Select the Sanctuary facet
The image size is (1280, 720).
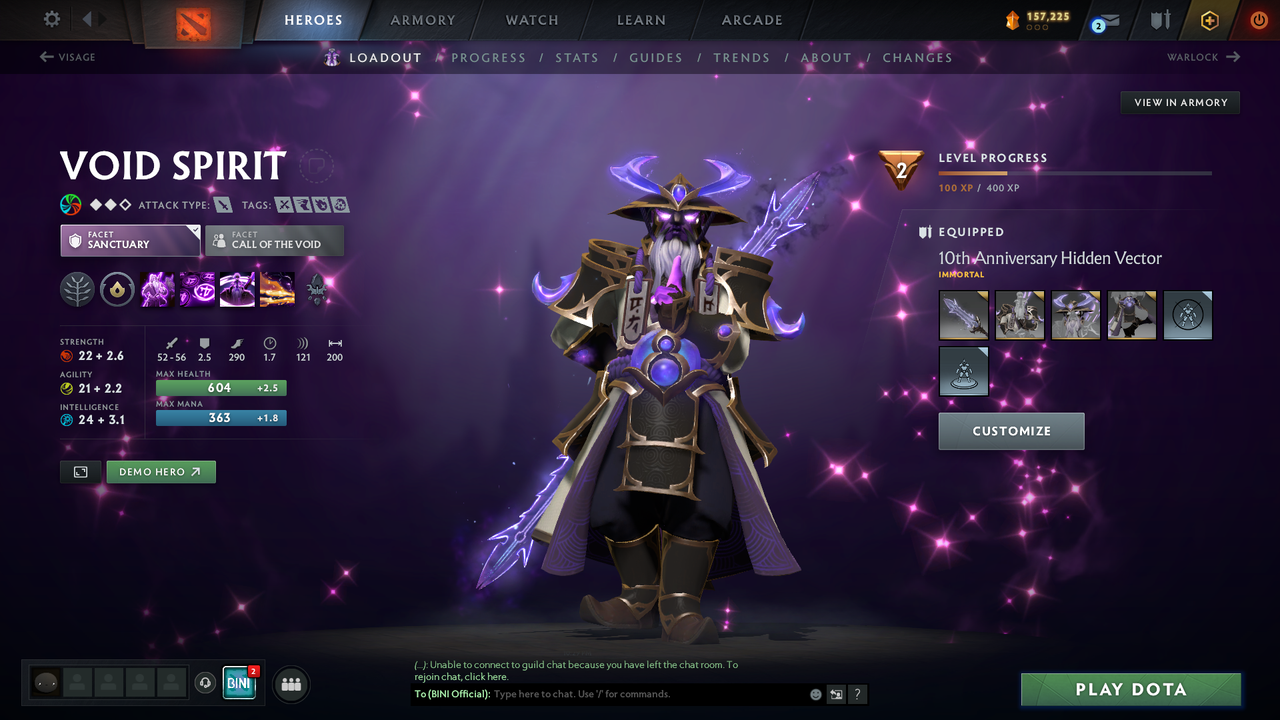[x=130, y=240]
